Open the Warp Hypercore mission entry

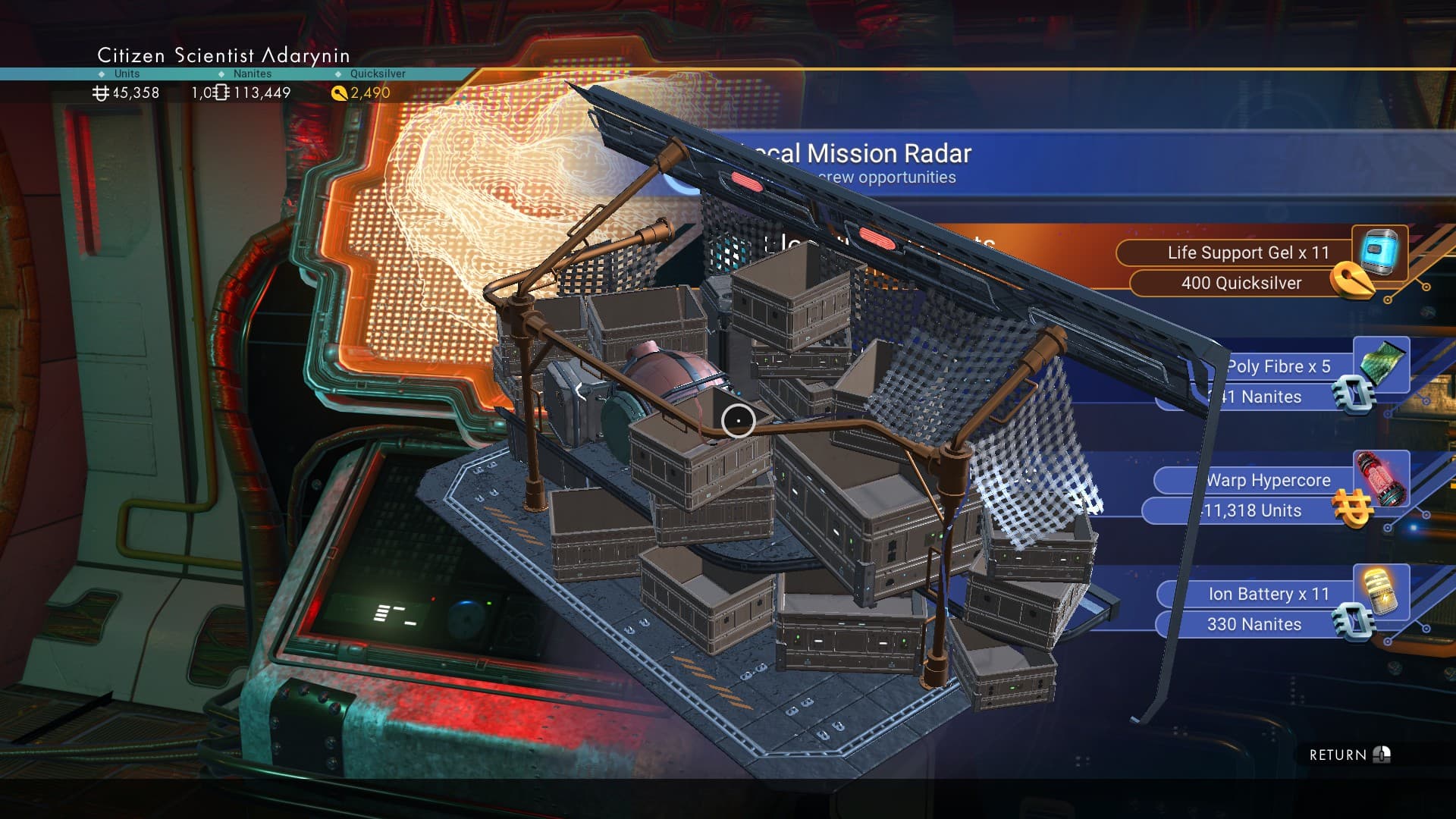coord(1268,481)
